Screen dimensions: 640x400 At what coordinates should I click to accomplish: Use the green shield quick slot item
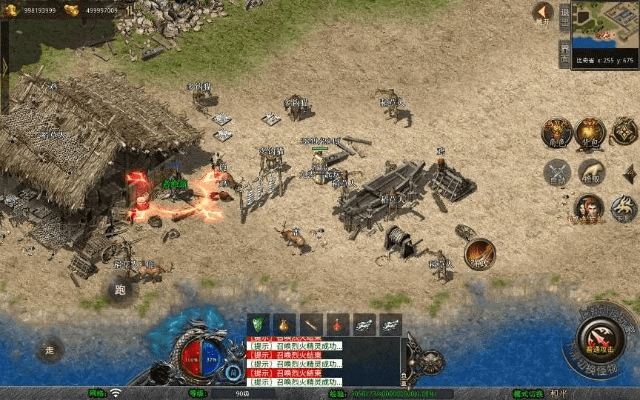[x=259, y=324]
